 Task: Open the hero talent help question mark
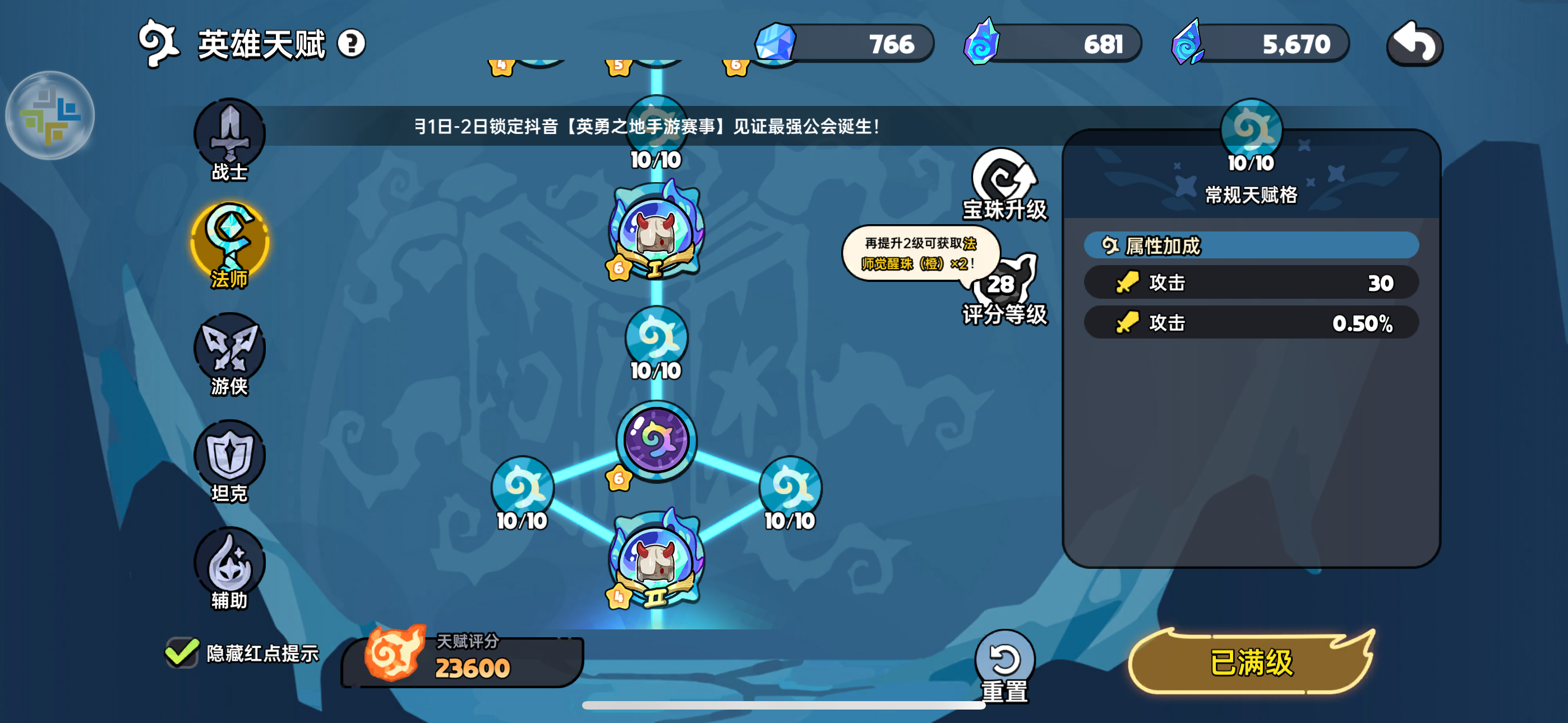point(351,44)
